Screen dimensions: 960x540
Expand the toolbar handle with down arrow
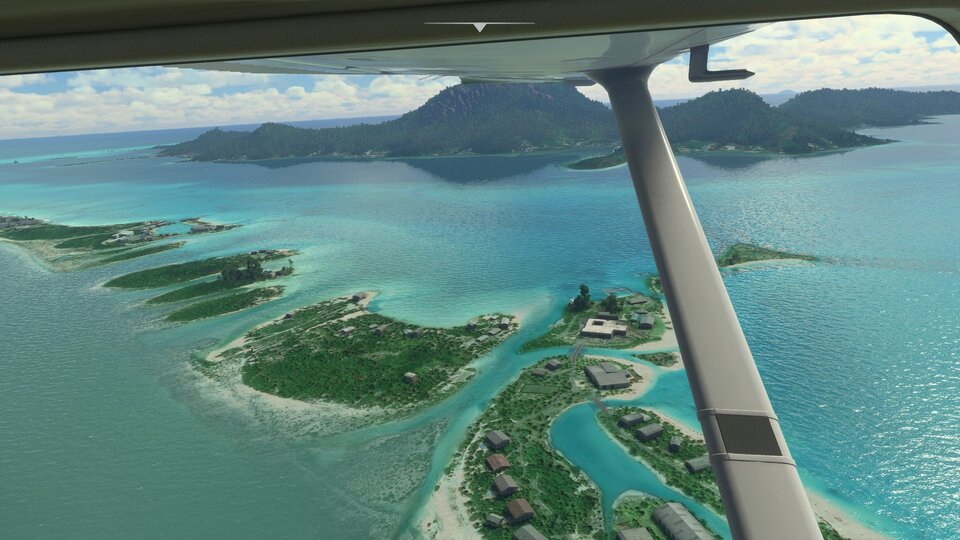click(x=479, y=26)
